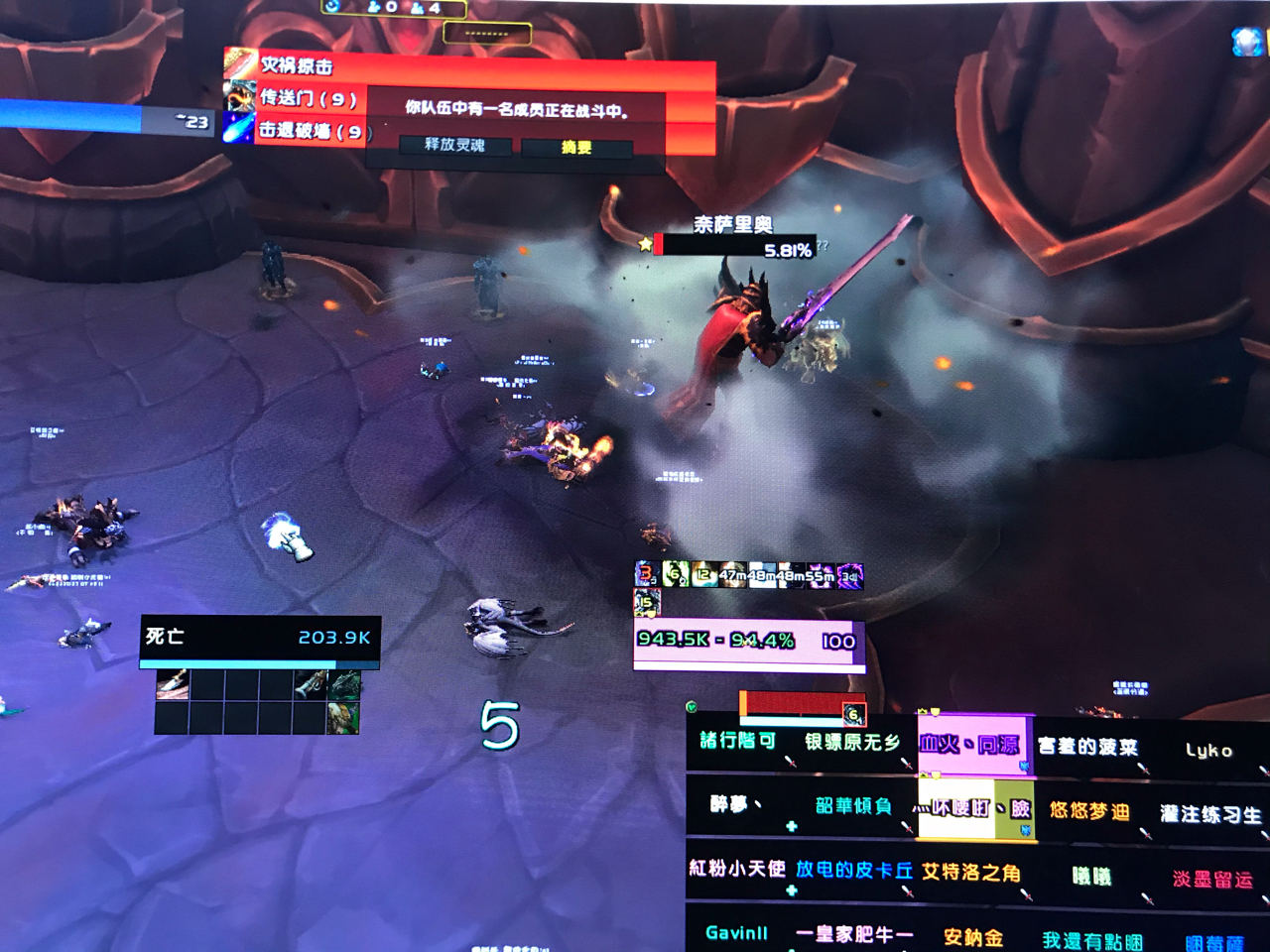Click the 释放灵魂 release spirit button
This screenshot has width=1270, height=952.
[x=454, y=146]
